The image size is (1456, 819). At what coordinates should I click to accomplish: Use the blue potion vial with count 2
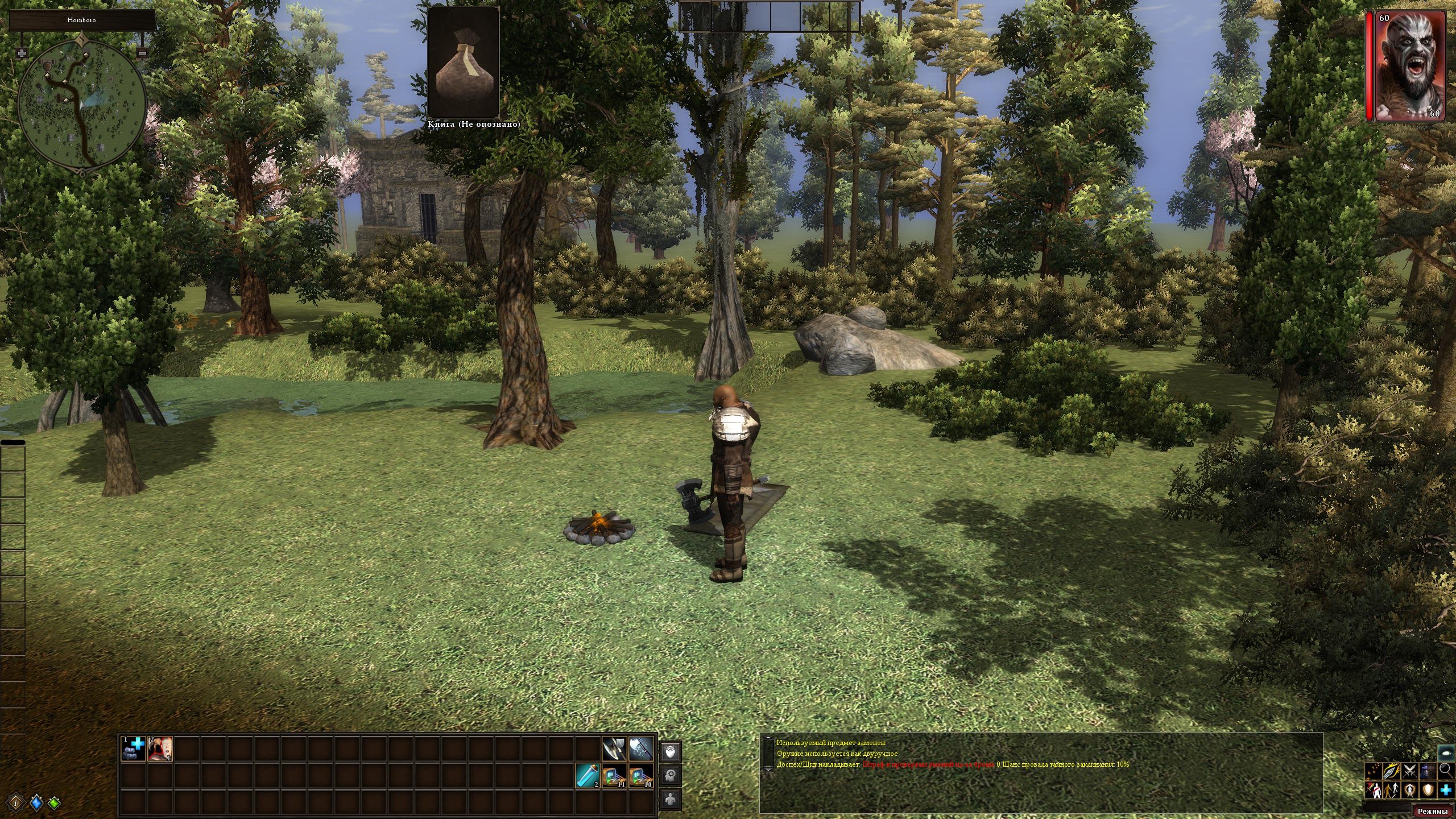click(x=588, y=775)
